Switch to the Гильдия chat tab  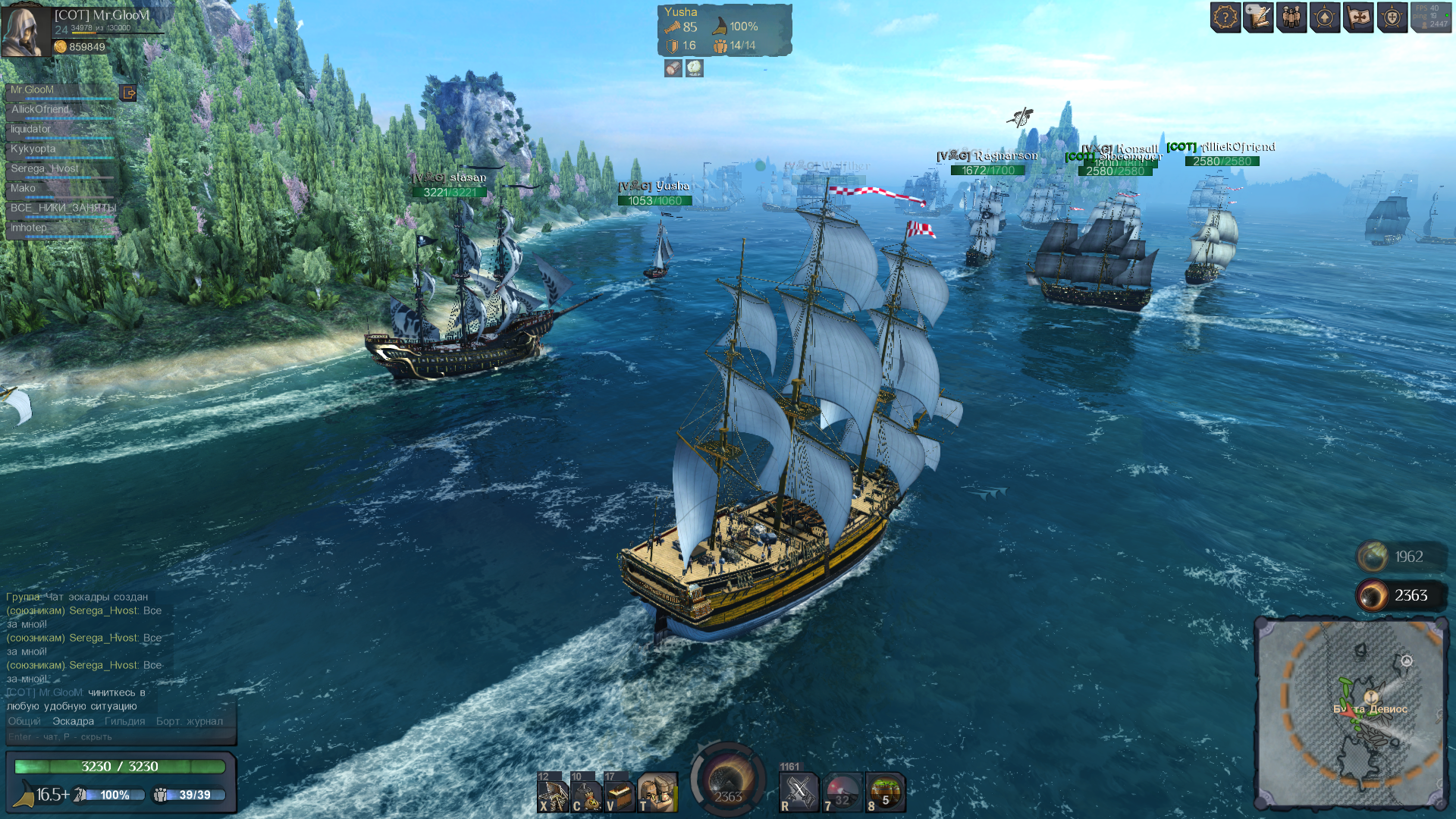click(124, 721)
